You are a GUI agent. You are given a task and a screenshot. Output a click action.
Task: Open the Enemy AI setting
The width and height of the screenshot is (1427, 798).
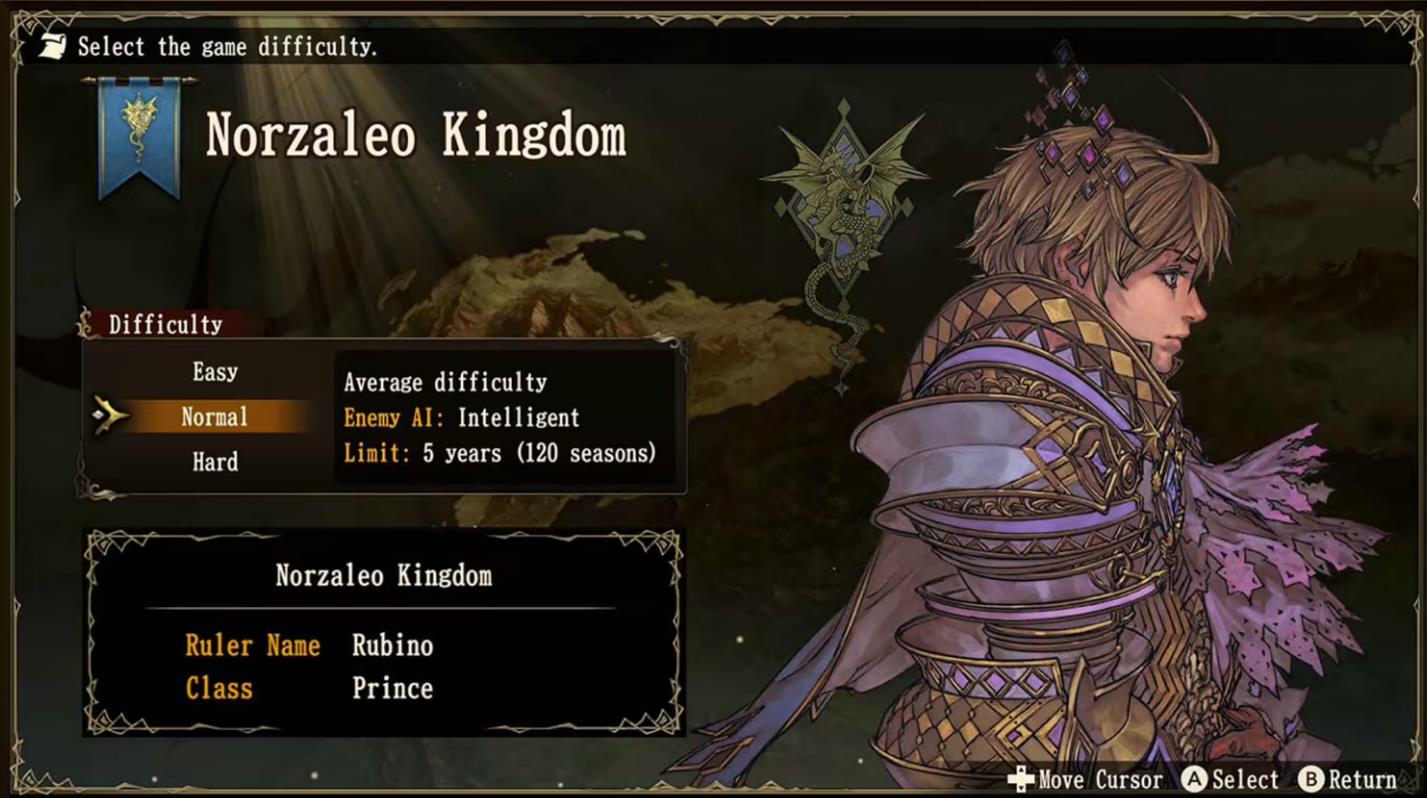pyautogui.click(x=461, y=418)
